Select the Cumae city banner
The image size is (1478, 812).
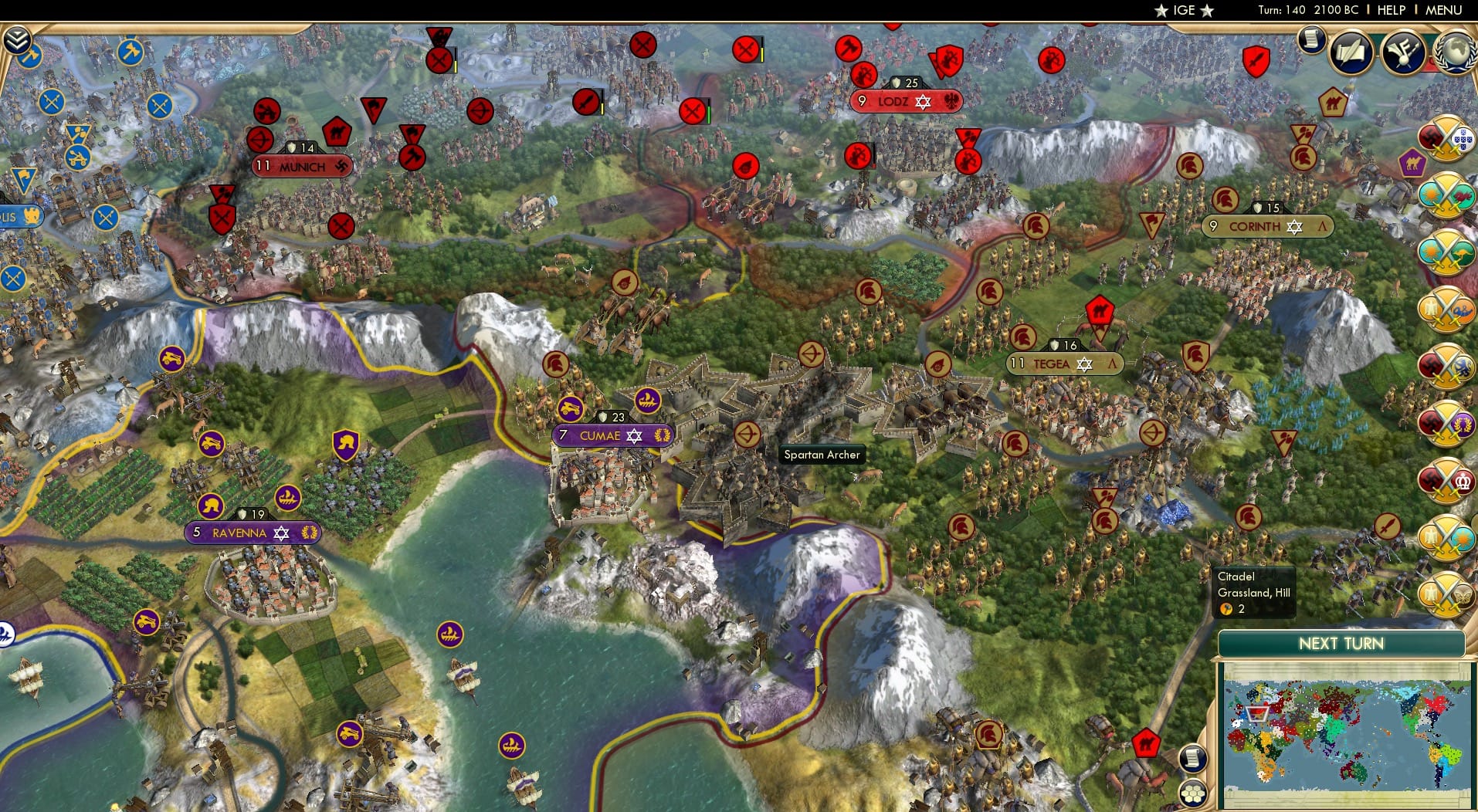click(614, 435)
